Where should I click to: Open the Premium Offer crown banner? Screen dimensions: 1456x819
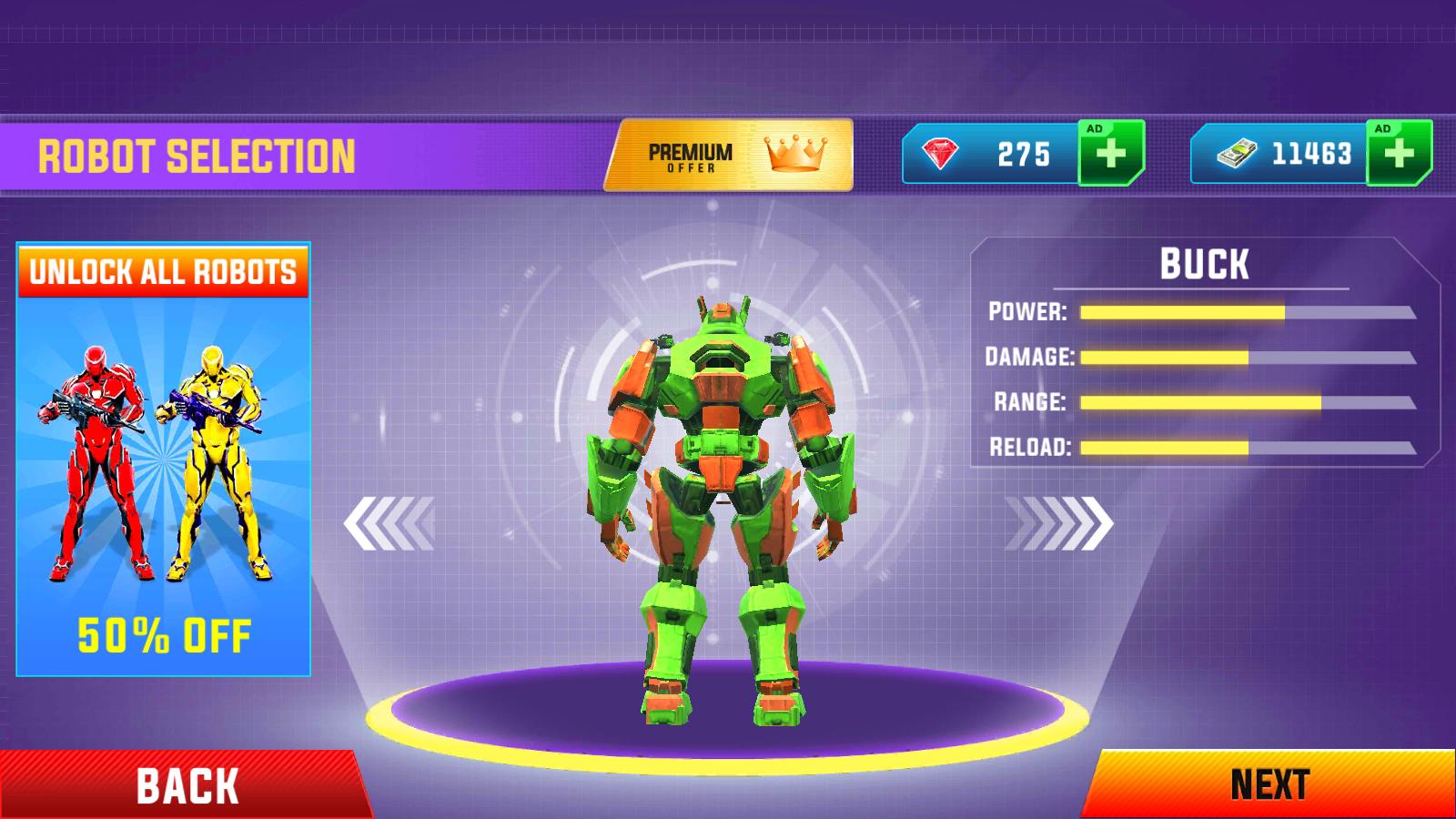click(x=730, y=155)
